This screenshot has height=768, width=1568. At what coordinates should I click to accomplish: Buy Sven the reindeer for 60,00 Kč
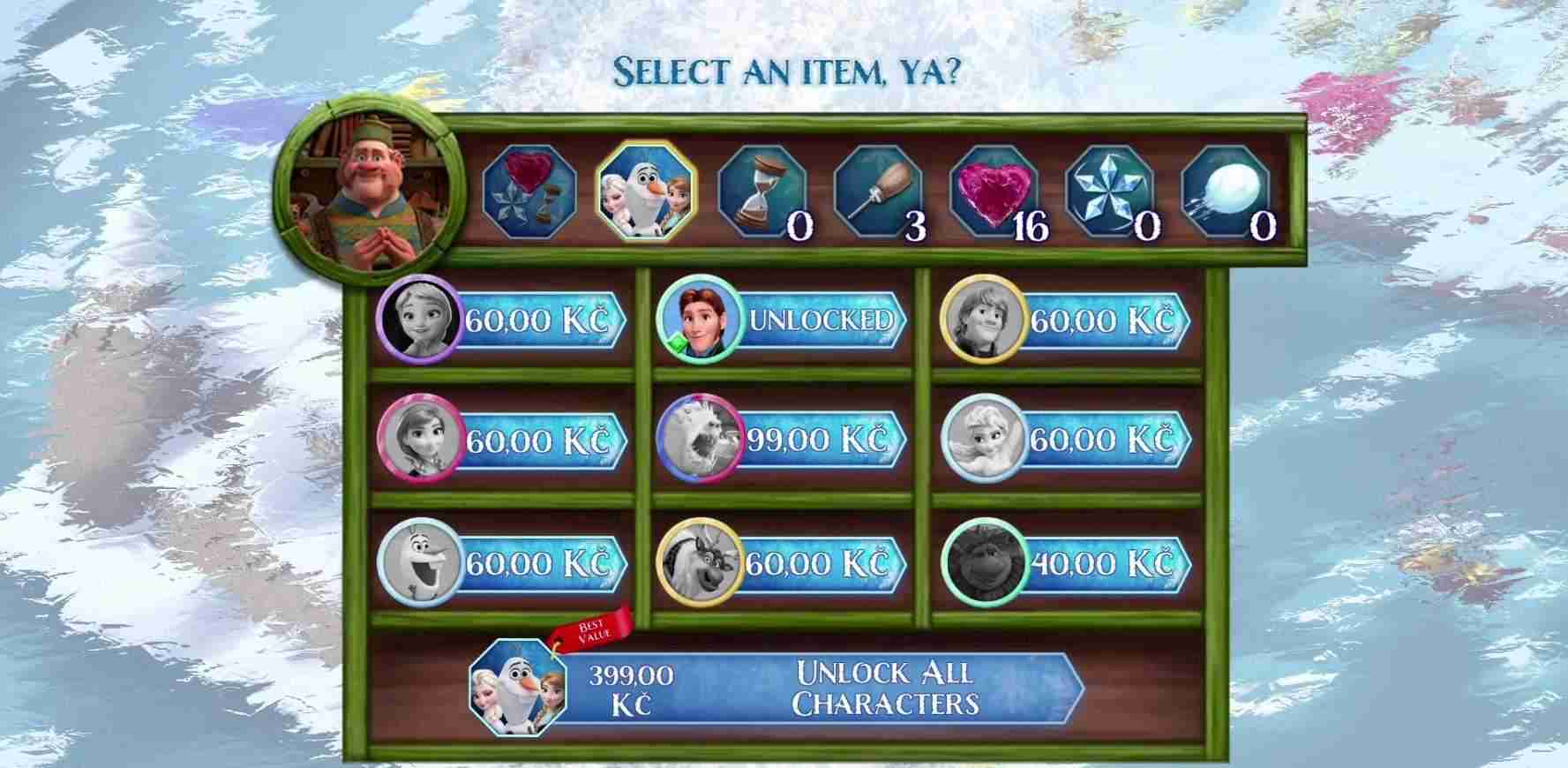[783, 563]
